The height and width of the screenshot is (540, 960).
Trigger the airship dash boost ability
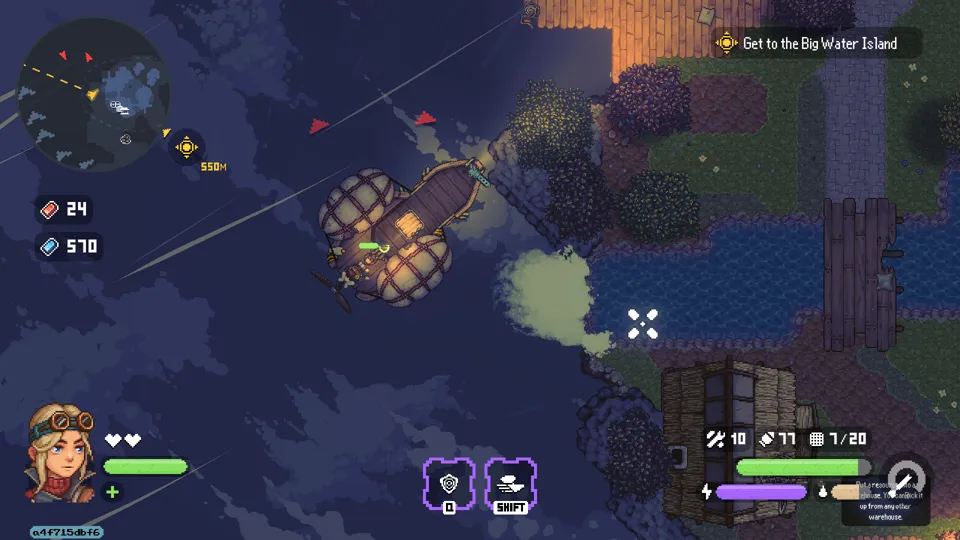(511, 483)
